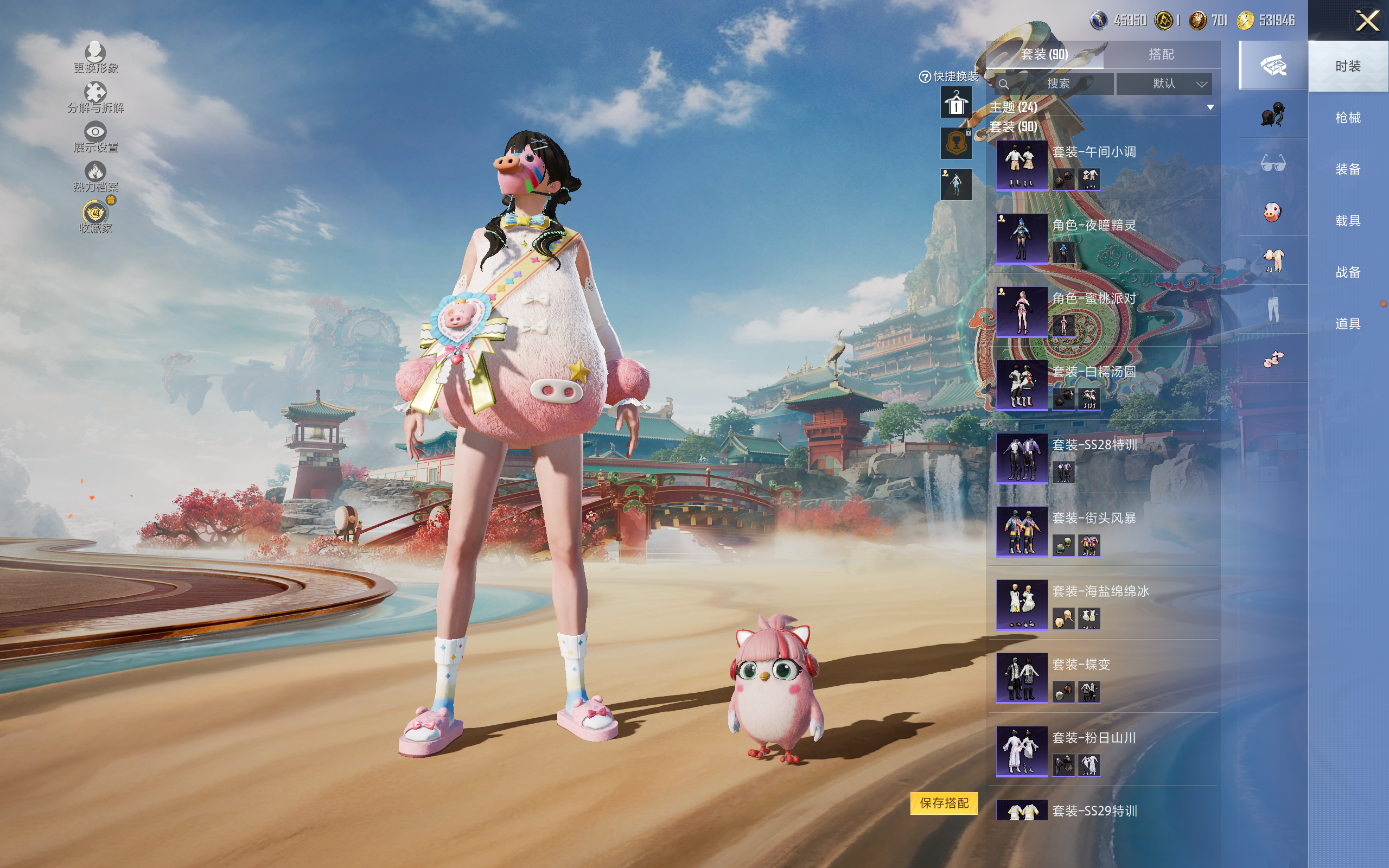Pick the 套装-SS28特训 outfit
The height and width of the screenshot is (868, 1389).
(1022, 458)
